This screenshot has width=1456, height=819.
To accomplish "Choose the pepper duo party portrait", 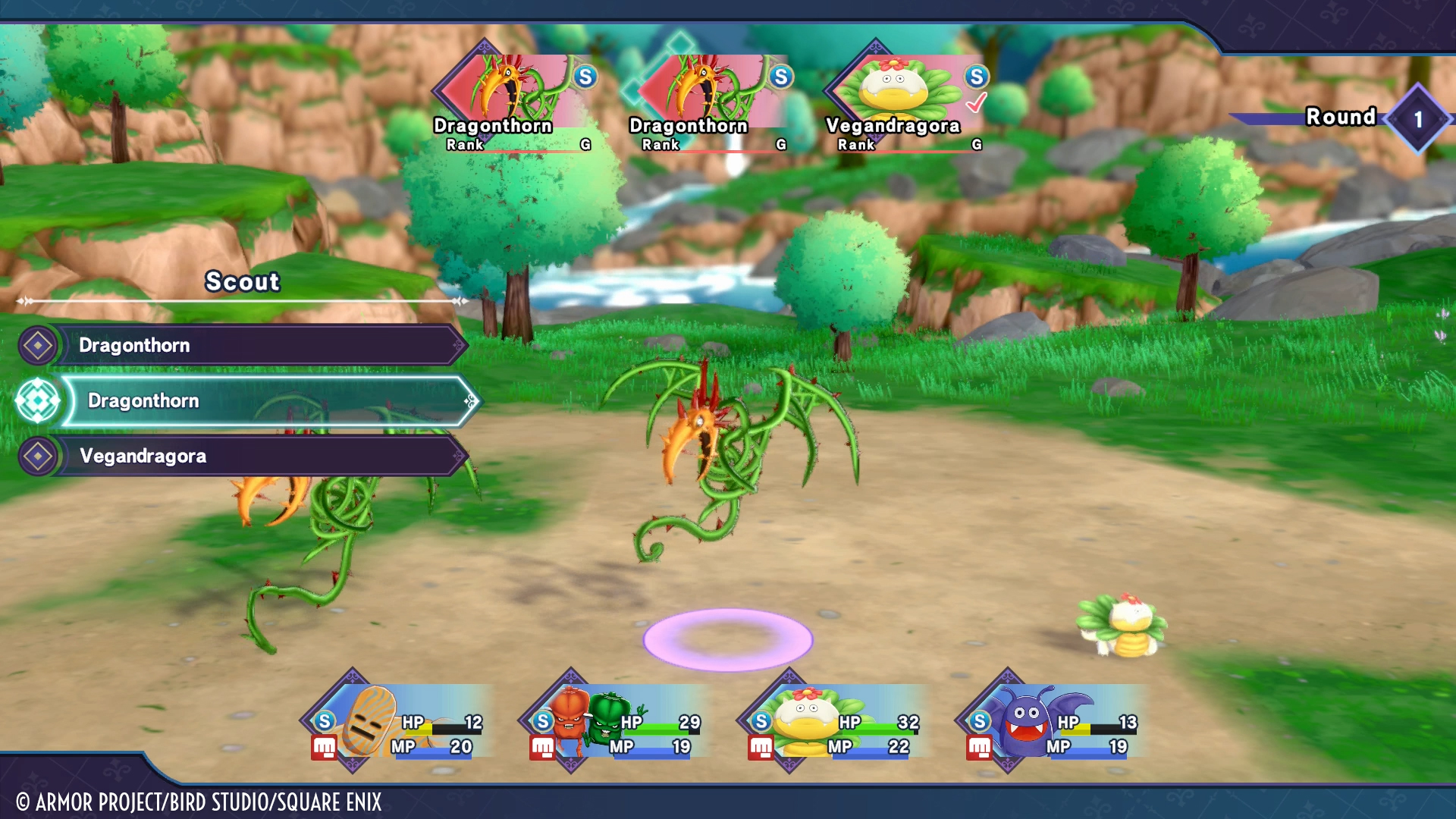I will [616, 722].
